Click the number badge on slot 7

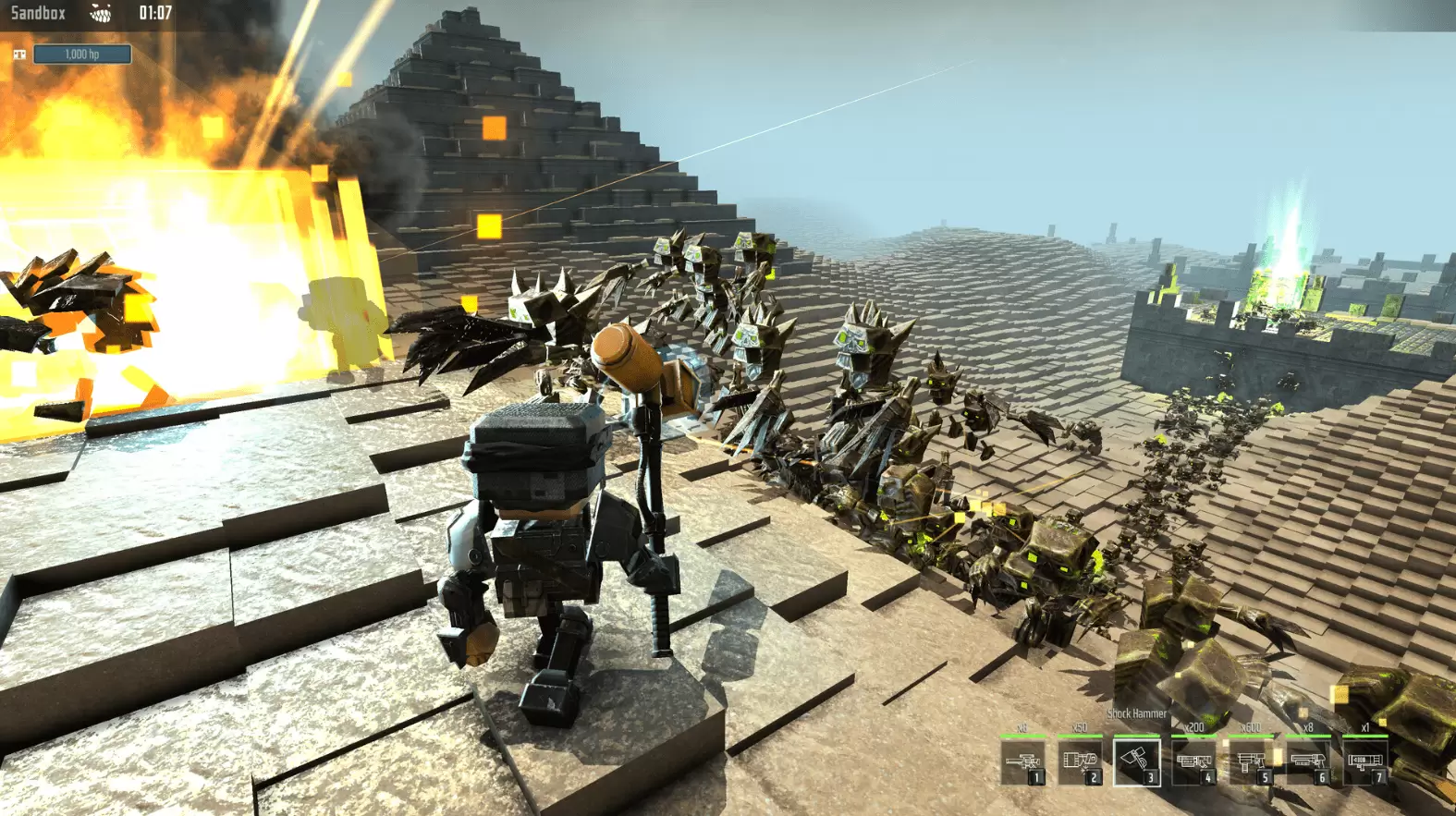(x=1379, y=775)
